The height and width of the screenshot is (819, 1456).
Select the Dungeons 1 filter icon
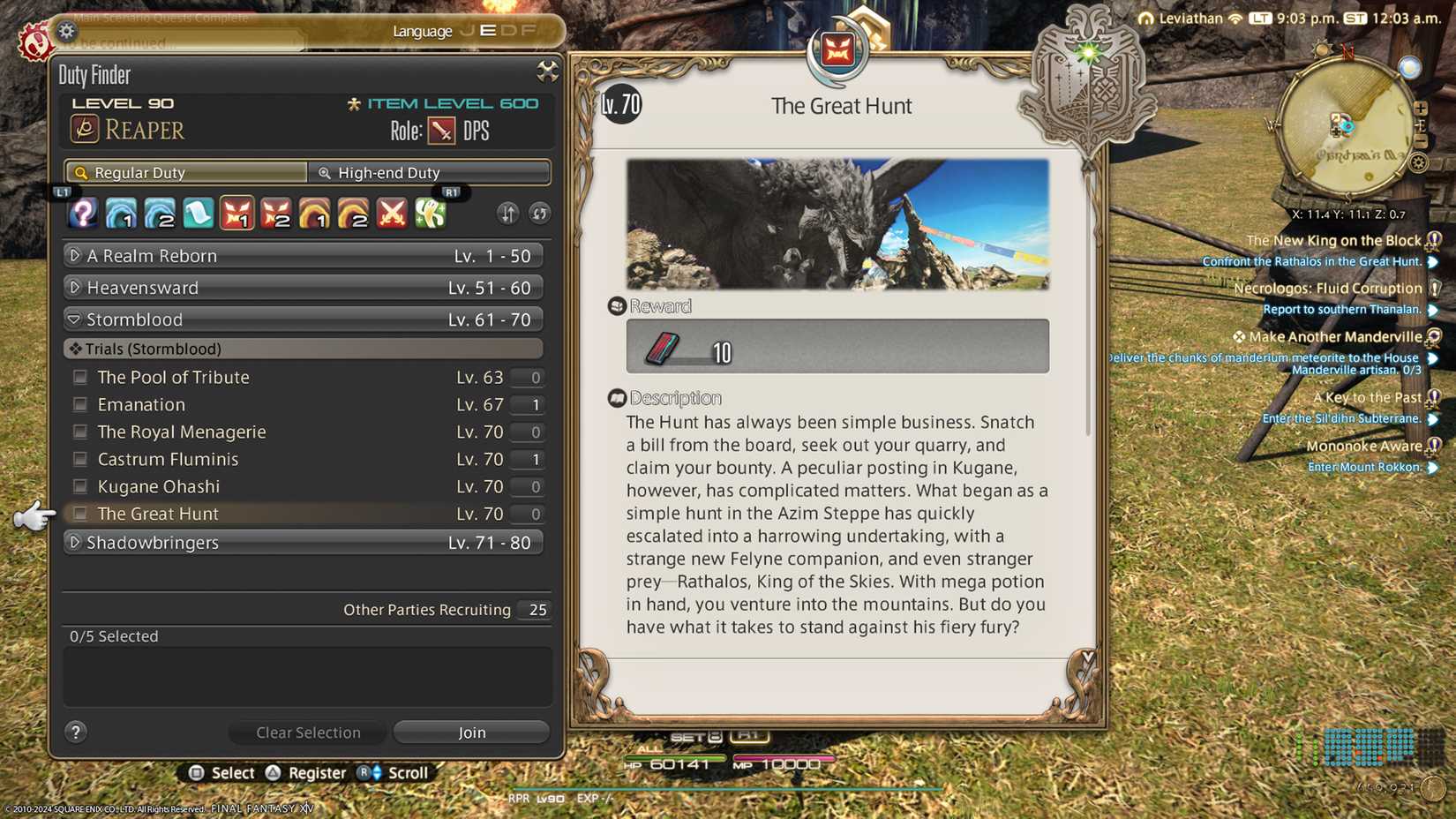(122, 213)
